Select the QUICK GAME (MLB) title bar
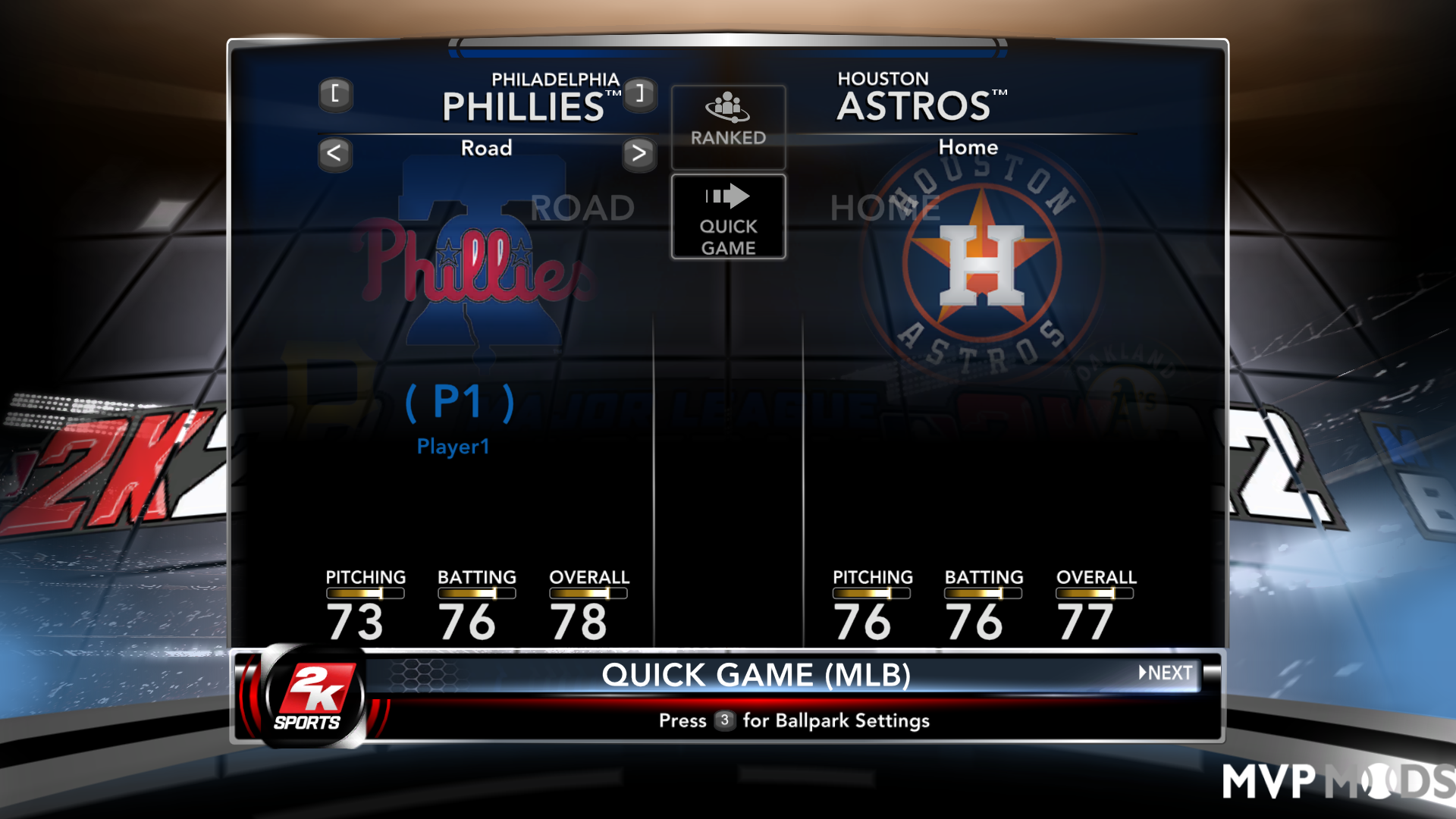 pyautogui.click(x=758, y=674)
